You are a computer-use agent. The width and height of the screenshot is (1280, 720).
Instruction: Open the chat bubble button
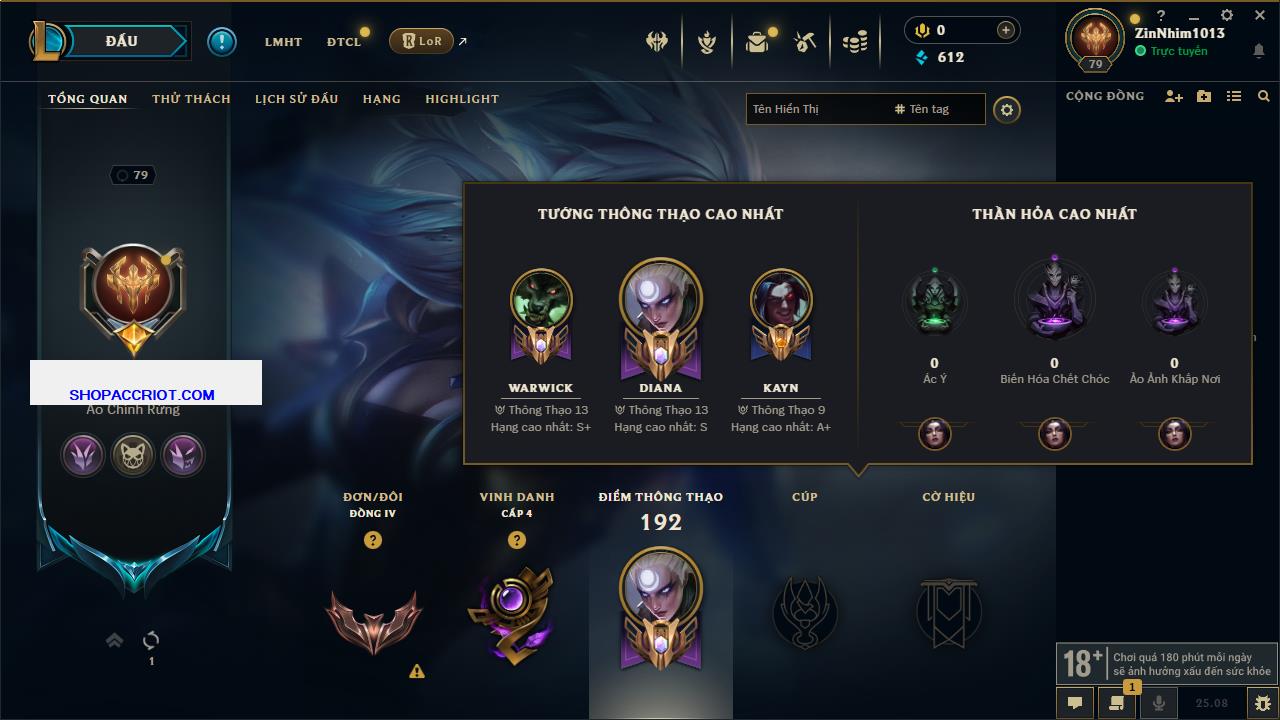(1075, 702)
